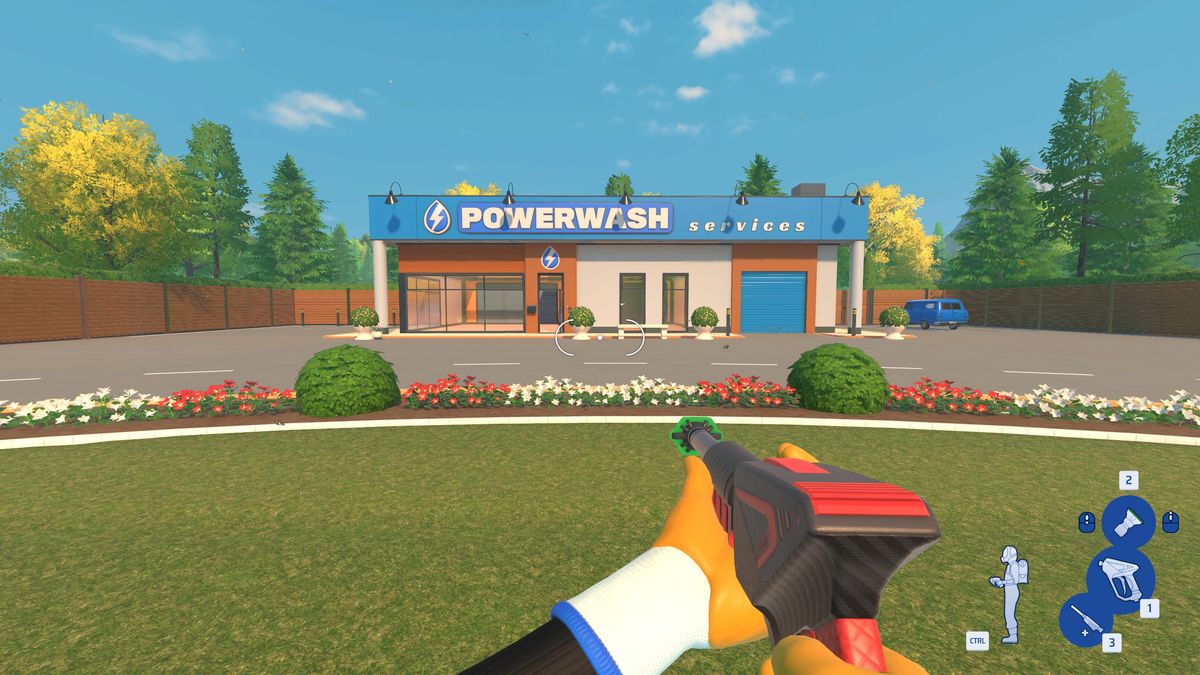Screen dimensions: 1200x675
Task: Toggle the standing character stance icon
Action: coord(1010,592)
